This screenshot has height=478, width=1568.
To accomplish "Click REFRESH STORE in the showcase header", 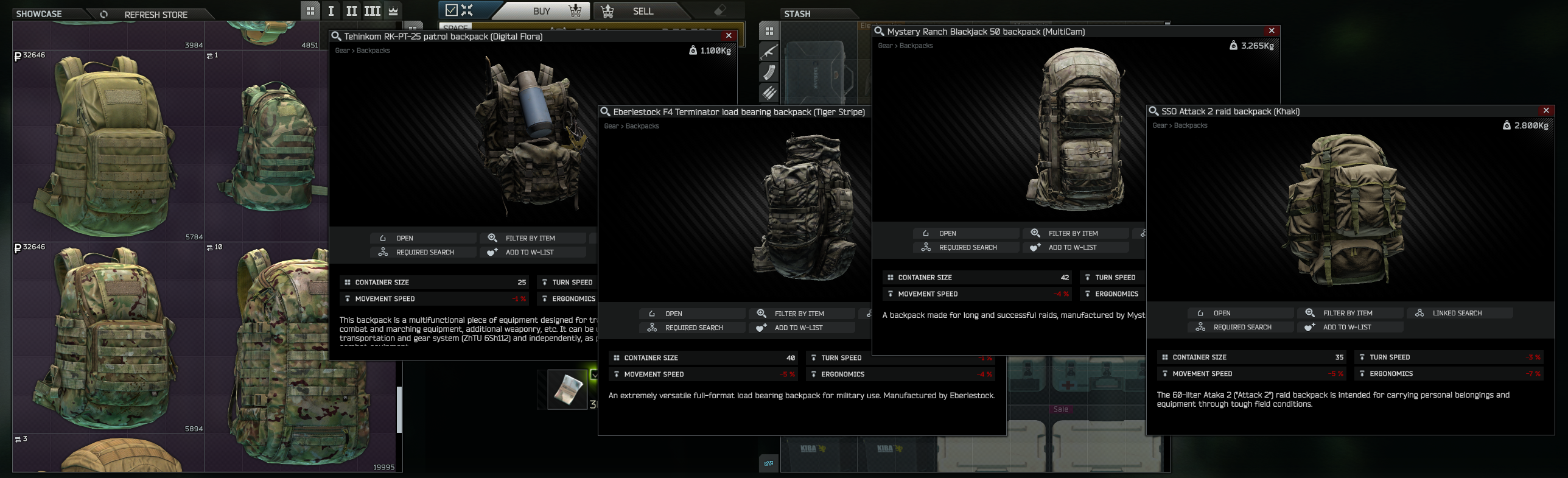I will coord(155,14).
